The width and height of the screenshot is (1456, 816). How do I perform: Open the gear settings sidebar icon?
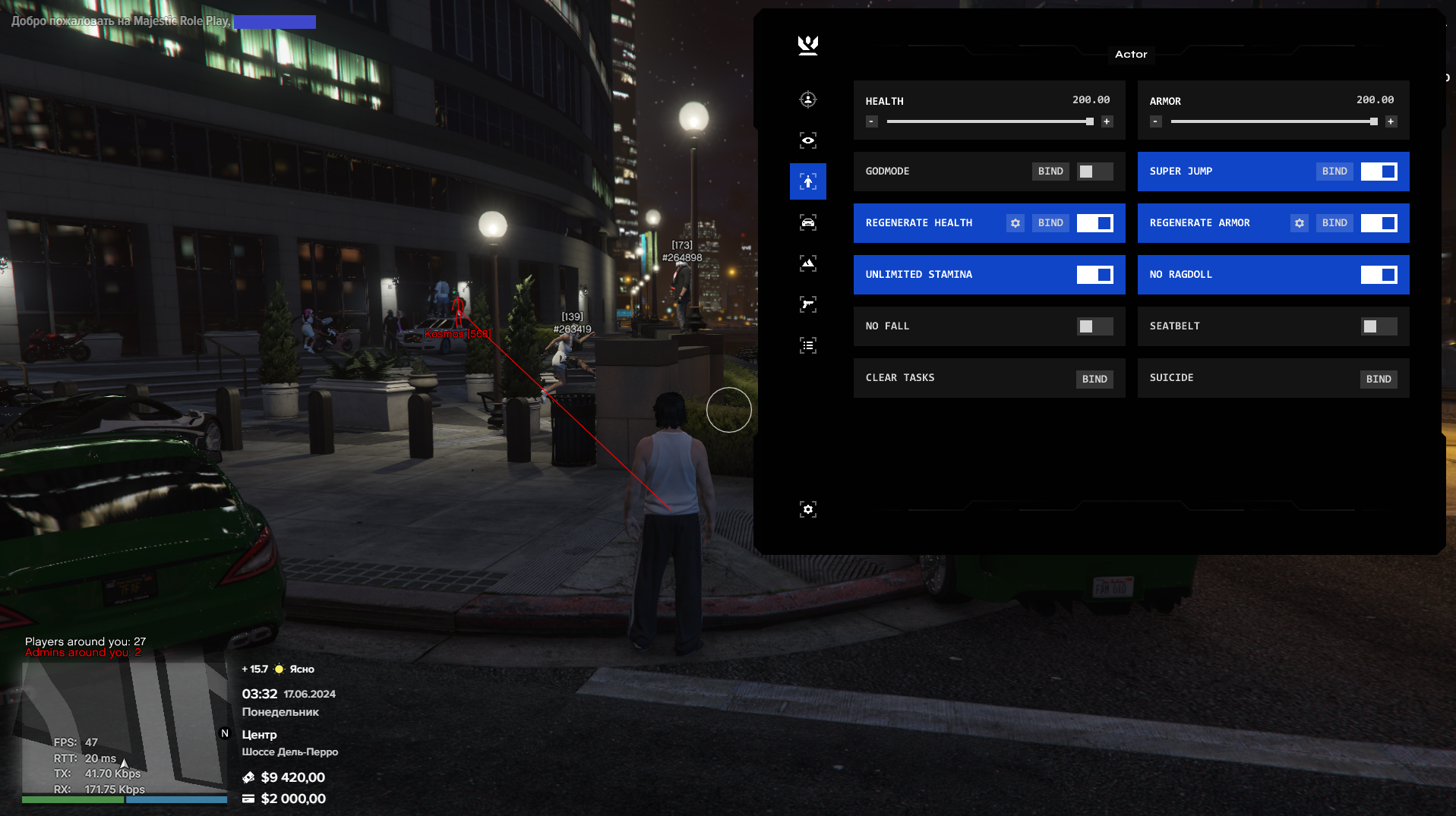(807, 509)
